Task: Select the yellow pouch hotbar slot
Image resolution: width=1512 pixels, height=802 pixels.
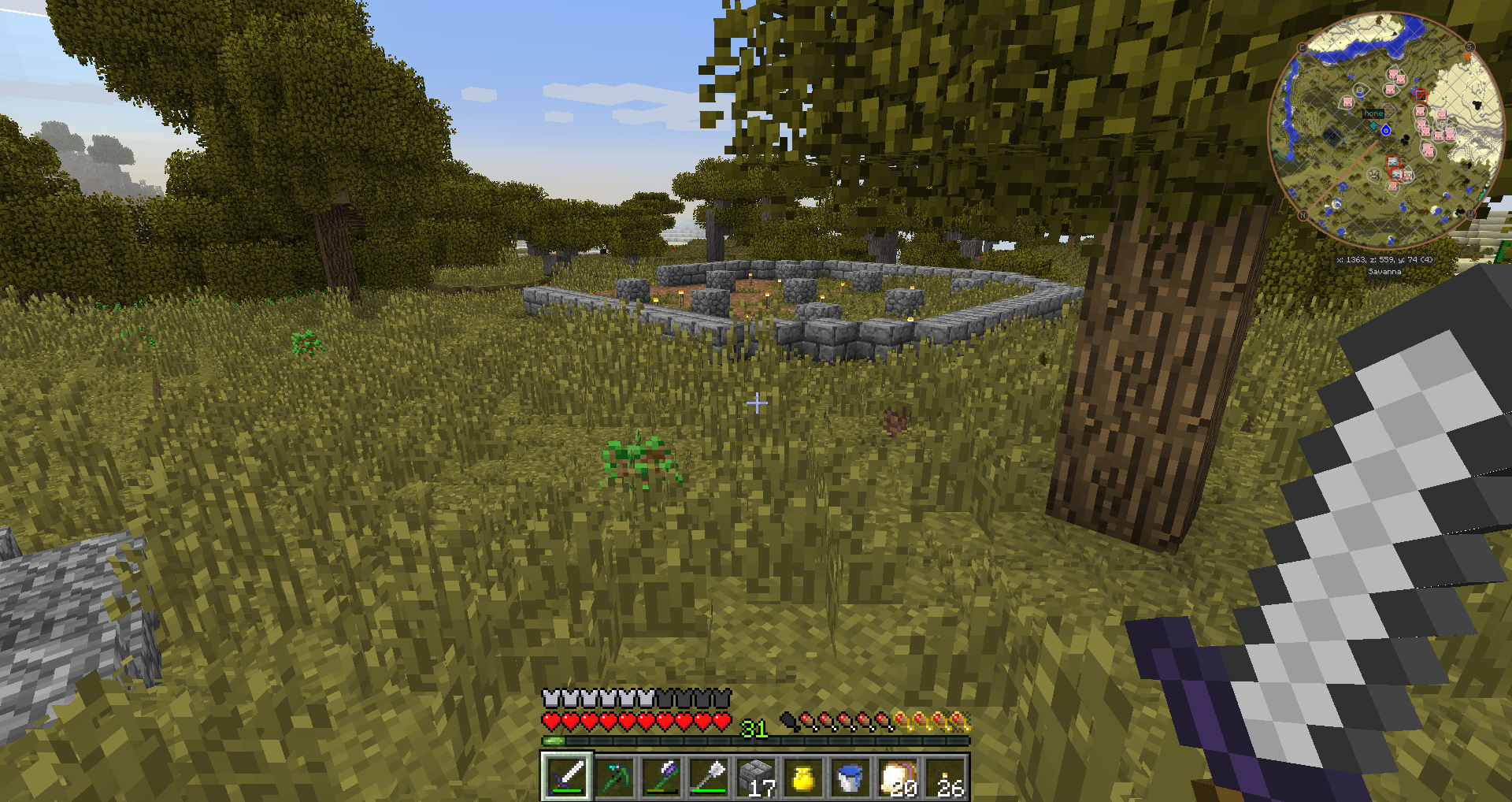Action: pos(802,777)
